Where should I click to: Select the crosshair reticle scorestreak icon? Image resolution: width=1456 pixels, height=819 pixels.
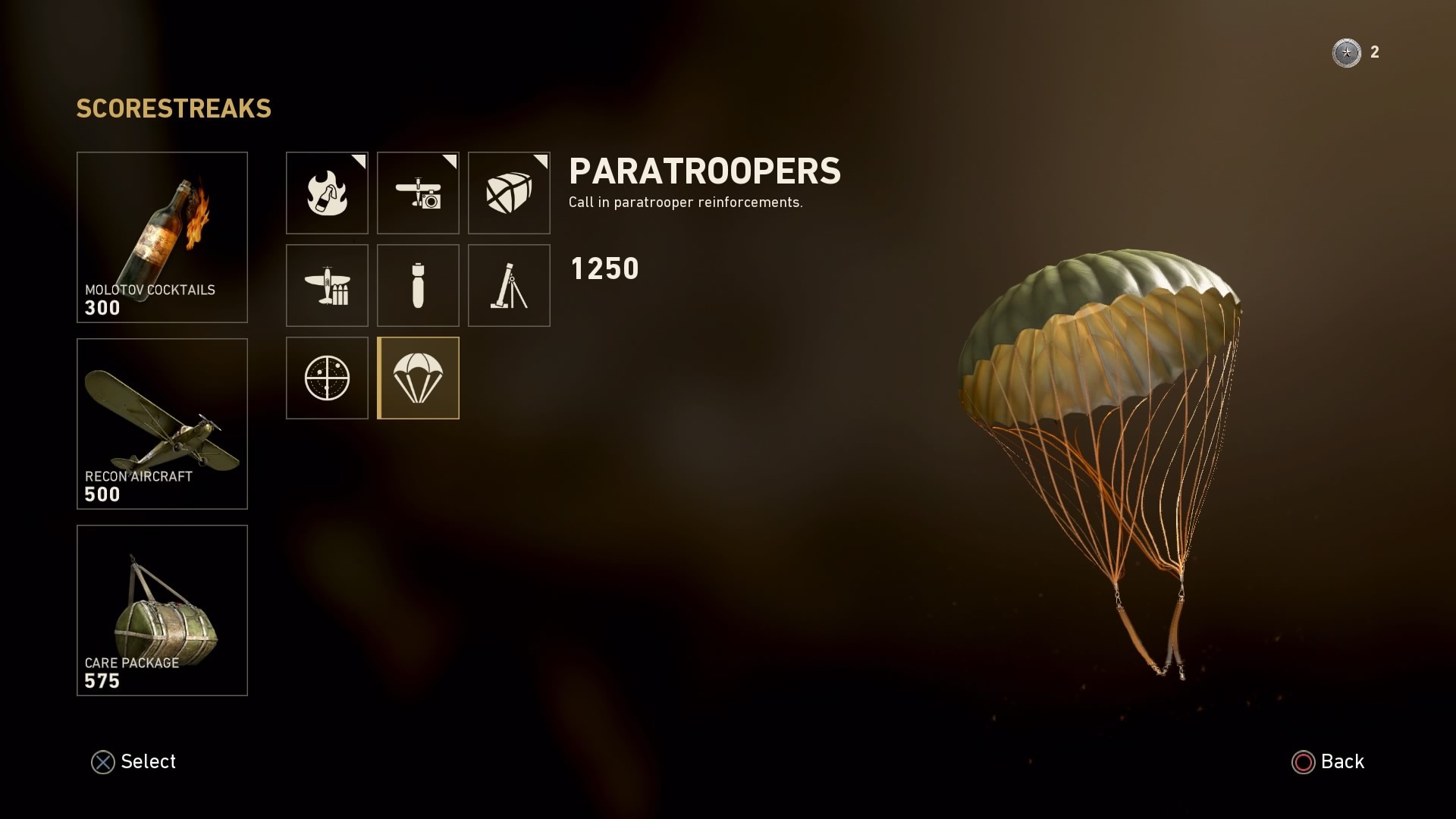coord(327,378)
